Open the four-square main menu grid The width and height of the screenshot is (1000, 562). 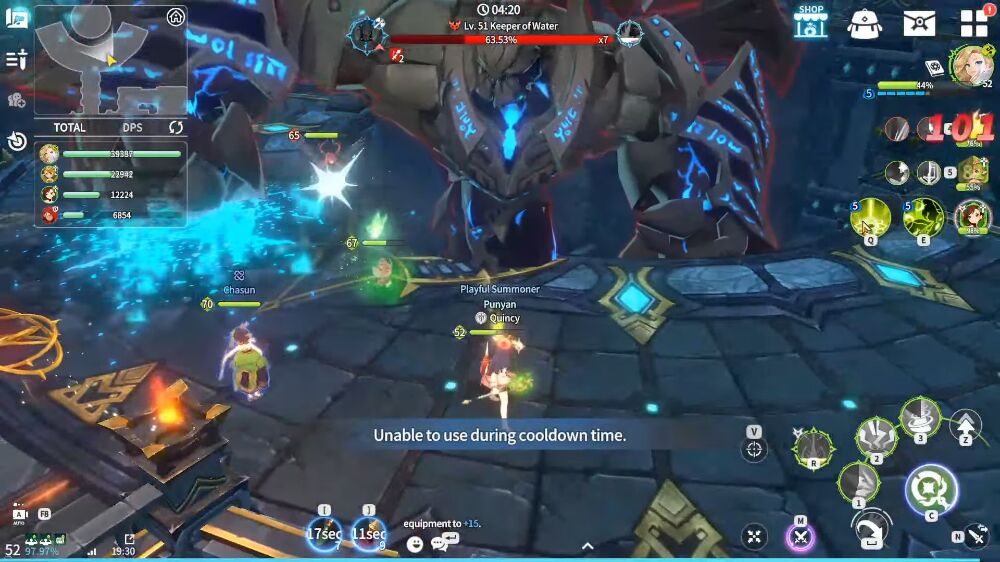pos(973,23)
